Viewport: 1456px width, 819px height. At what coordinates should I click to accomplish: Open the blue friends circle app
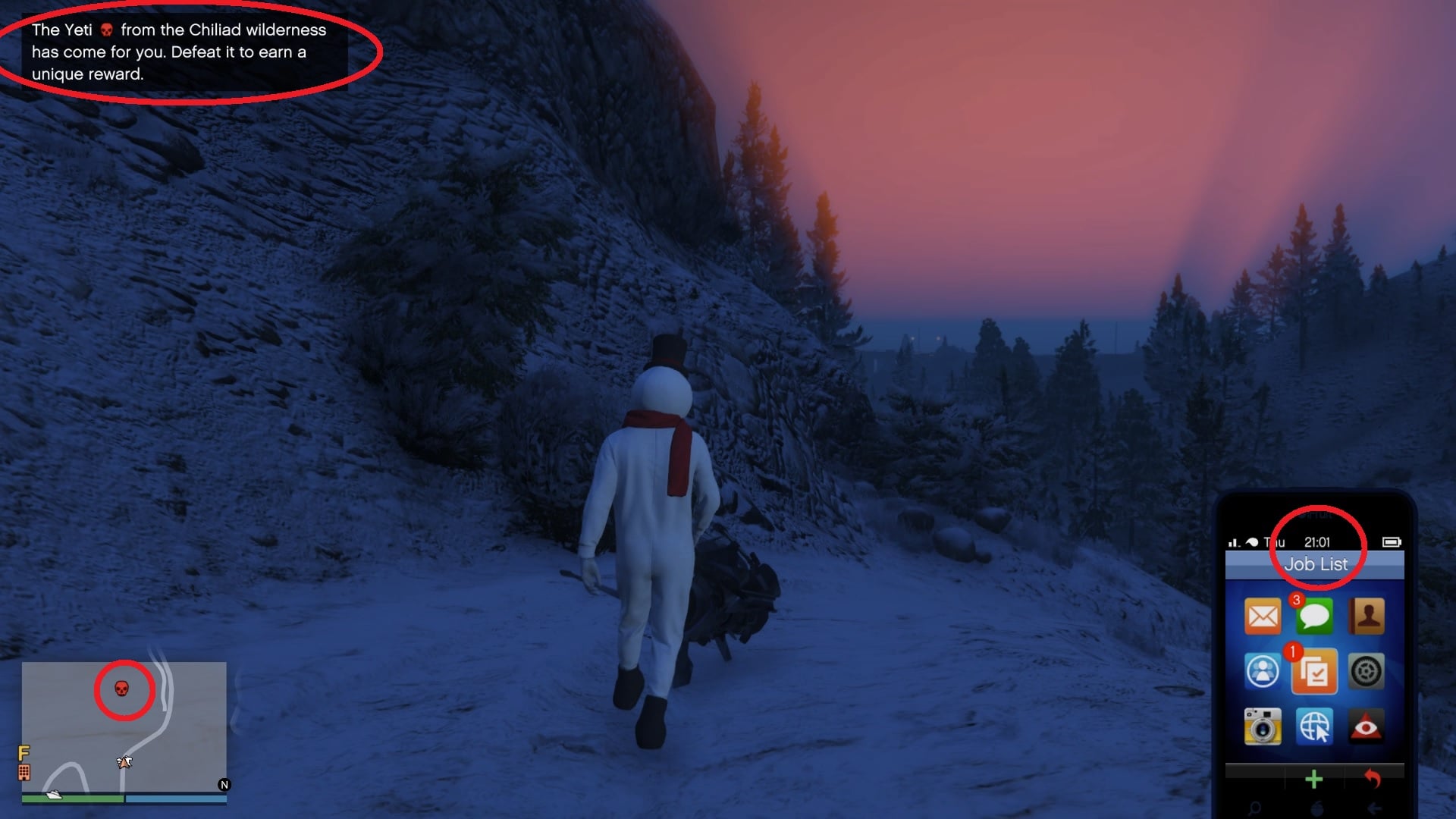pyautogui.click(x=1263, y=672)
